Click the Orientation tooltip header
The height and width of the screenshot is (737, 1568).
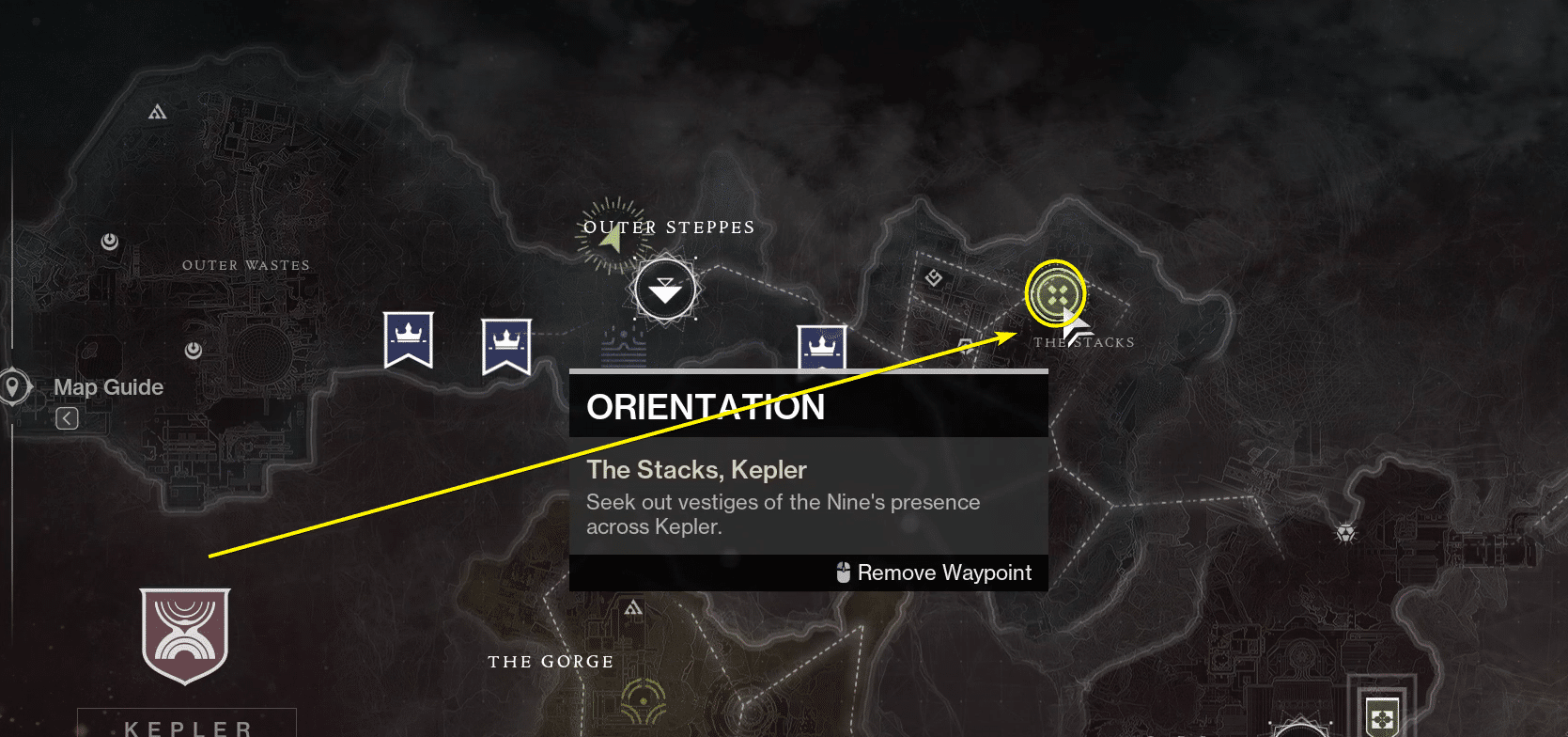click(706, 407)
